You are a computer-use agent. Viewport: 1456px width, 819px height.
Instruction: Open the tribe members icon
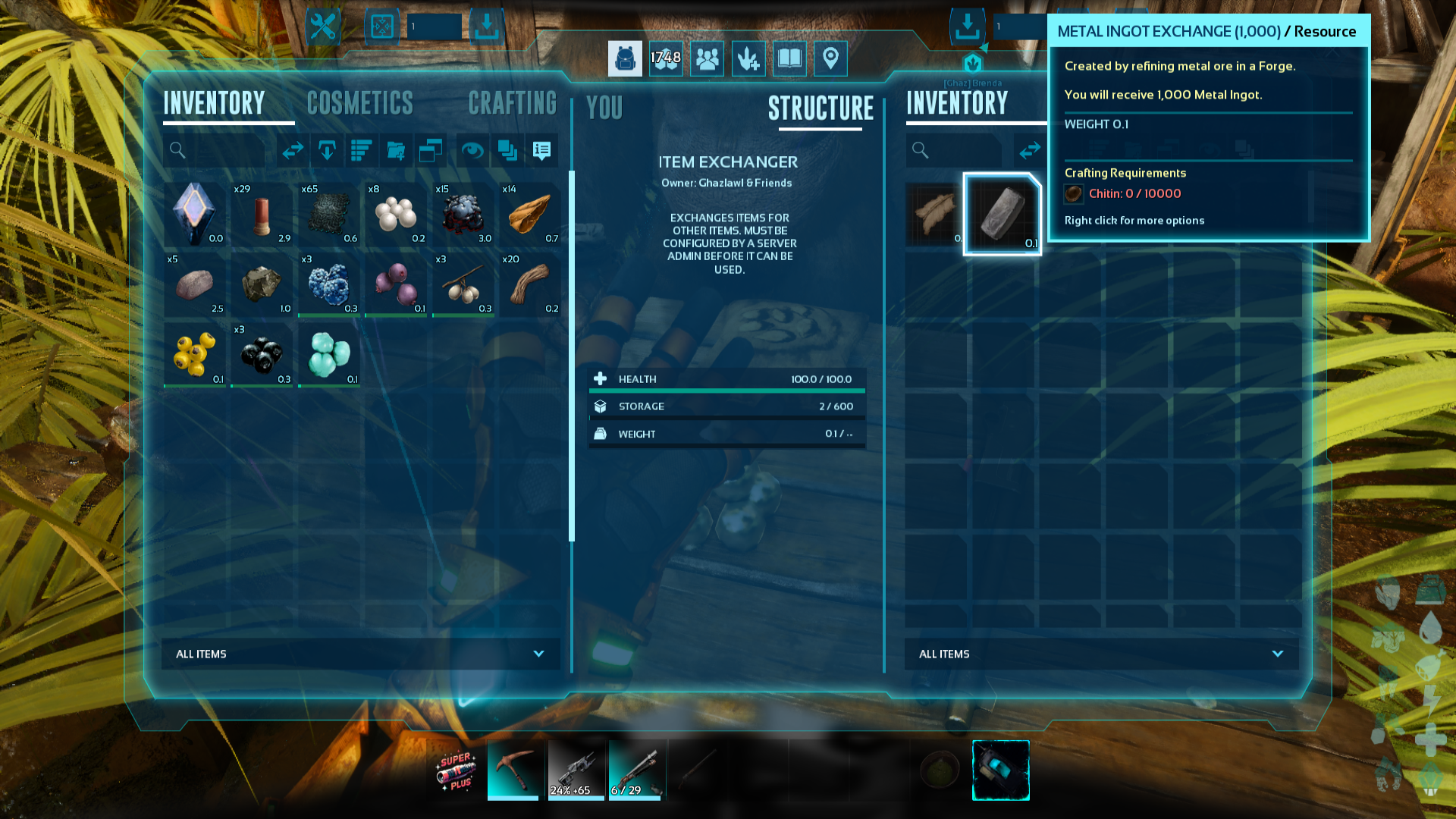tap(707, 58)
